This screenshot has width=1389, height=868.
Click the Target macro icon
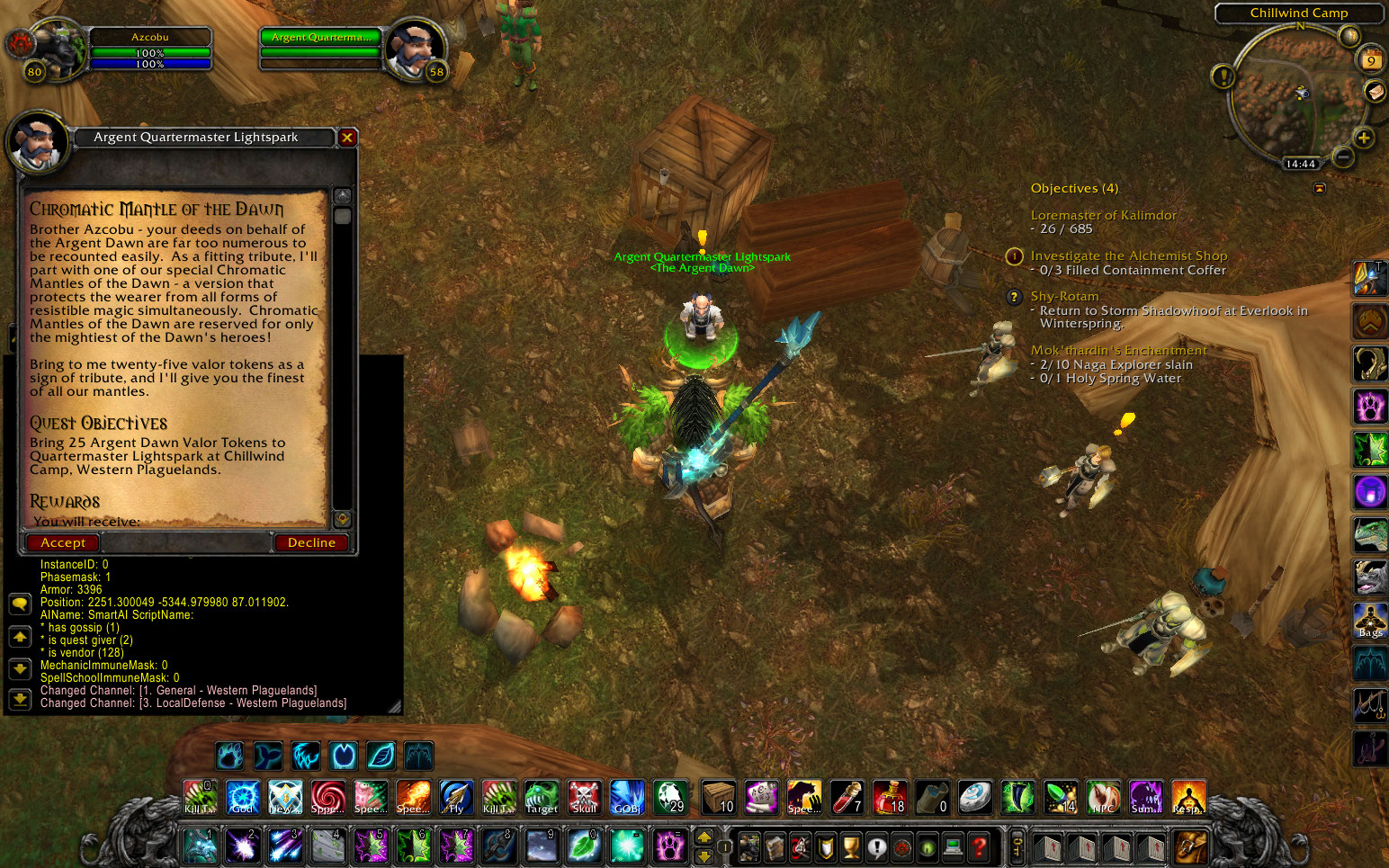(x=541, y=797)
